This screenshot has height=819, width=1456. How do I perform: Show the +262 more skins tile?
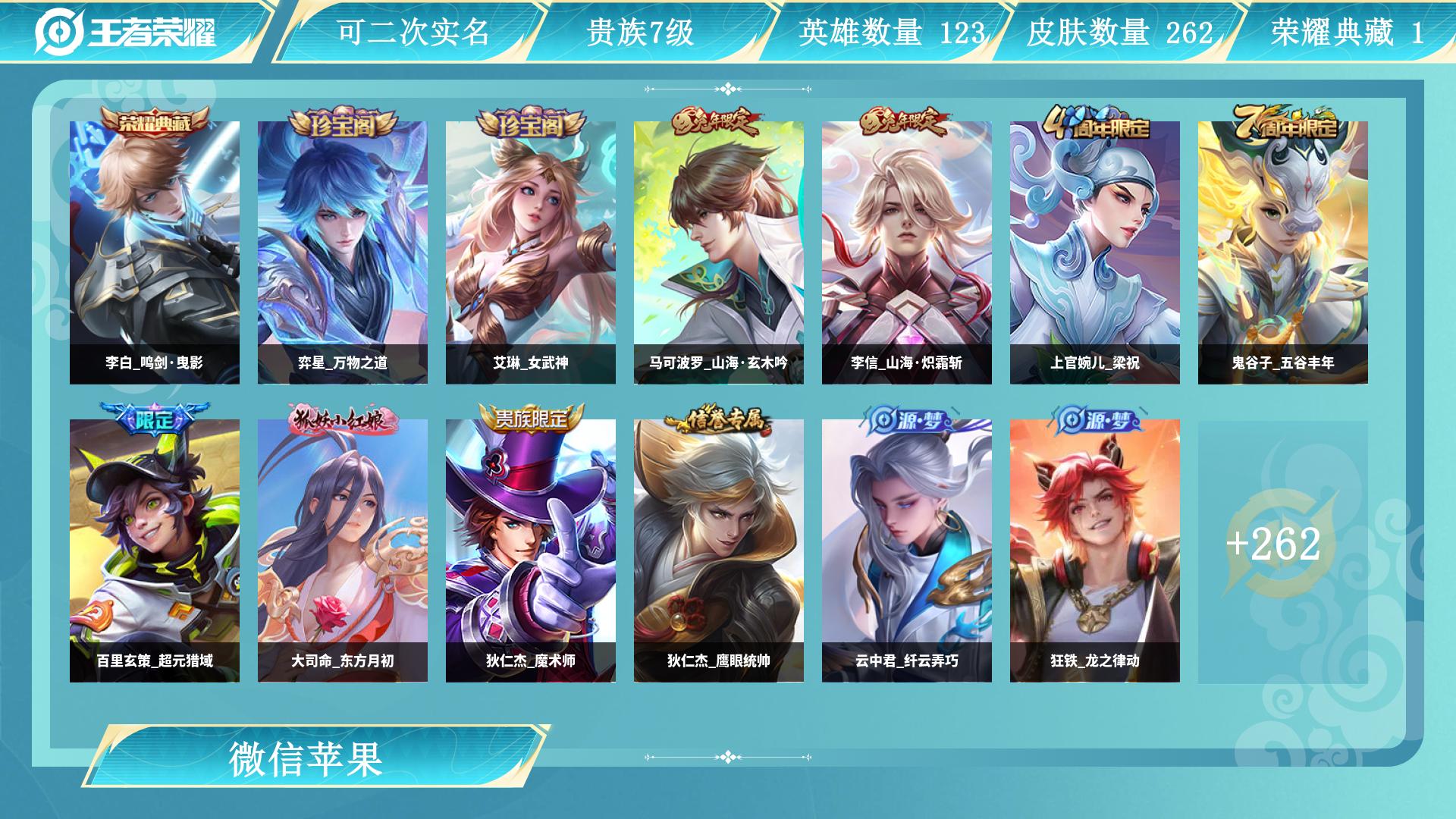point(1283,551)
